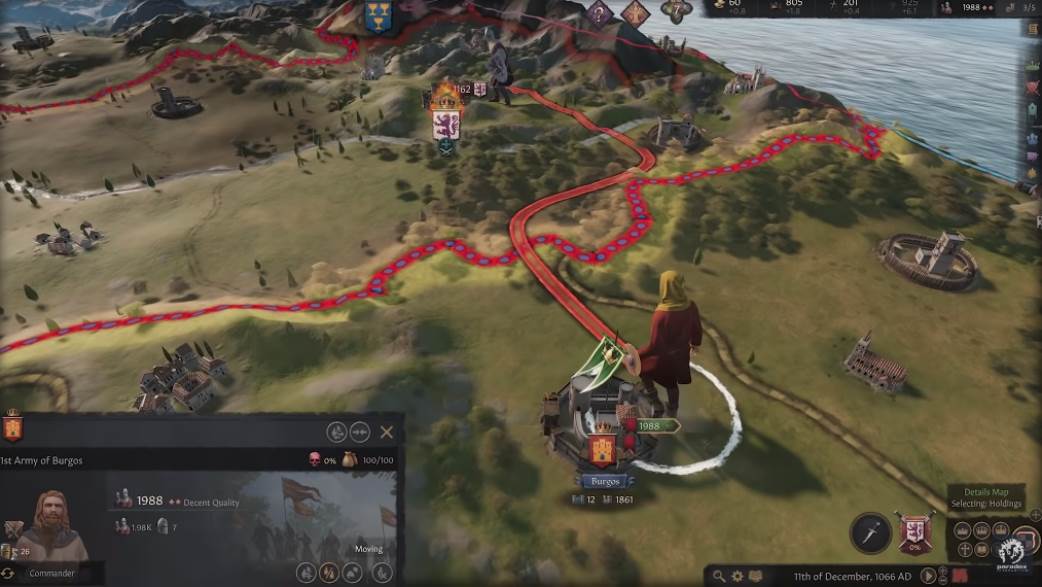Open the game settings gear
1042x587 pixels.
click(737, 577)
